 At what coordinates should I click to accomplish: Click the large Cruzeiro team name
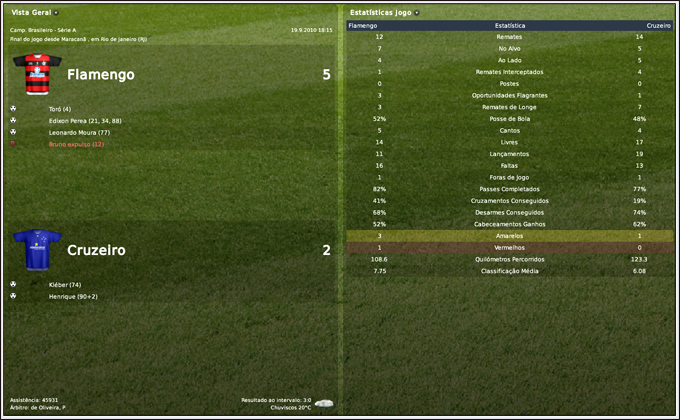(x=96, y=250)
